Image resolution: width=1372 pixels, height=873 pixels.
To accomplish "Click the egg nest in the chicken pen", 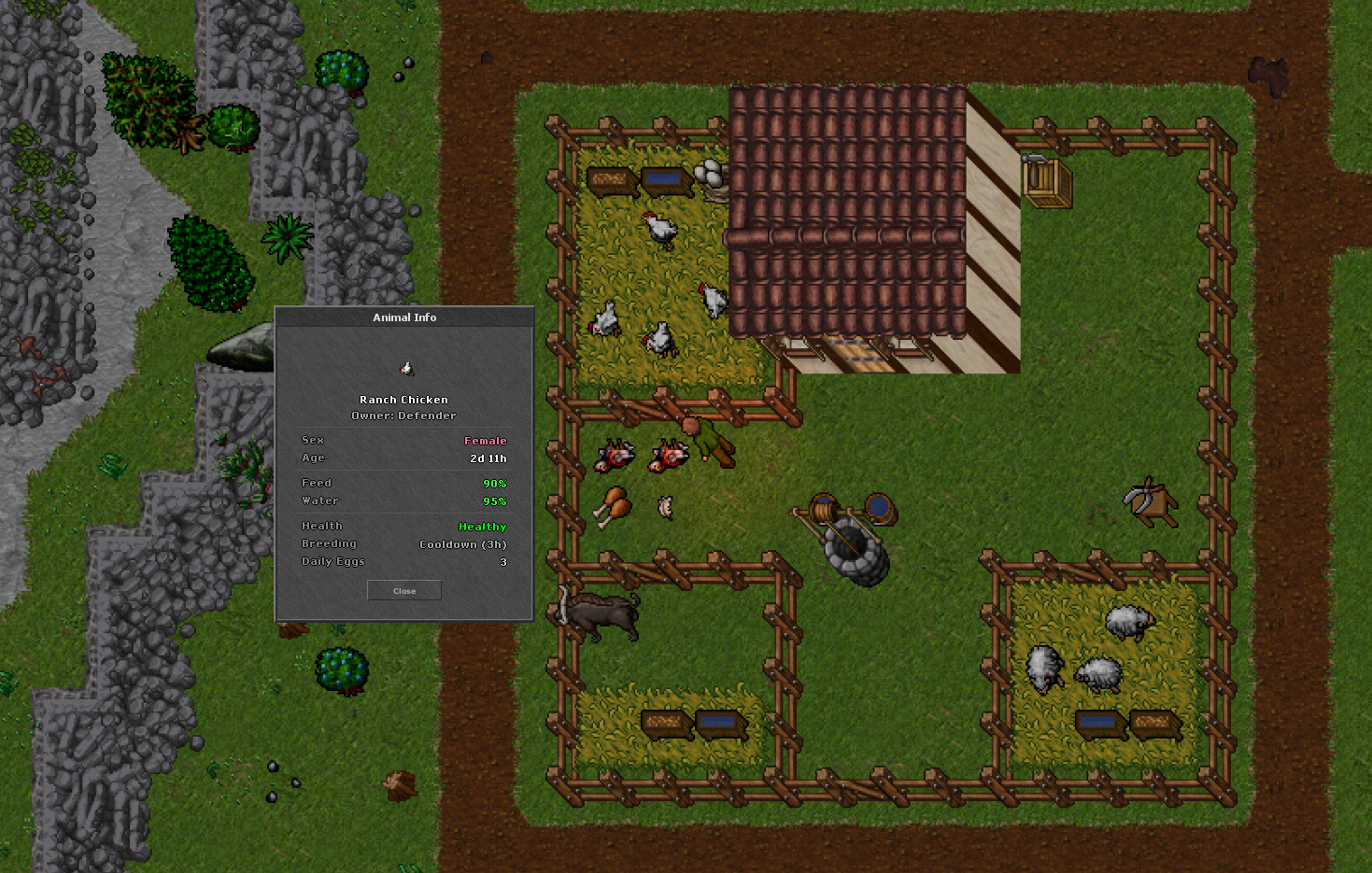I will tap(707, 176).
